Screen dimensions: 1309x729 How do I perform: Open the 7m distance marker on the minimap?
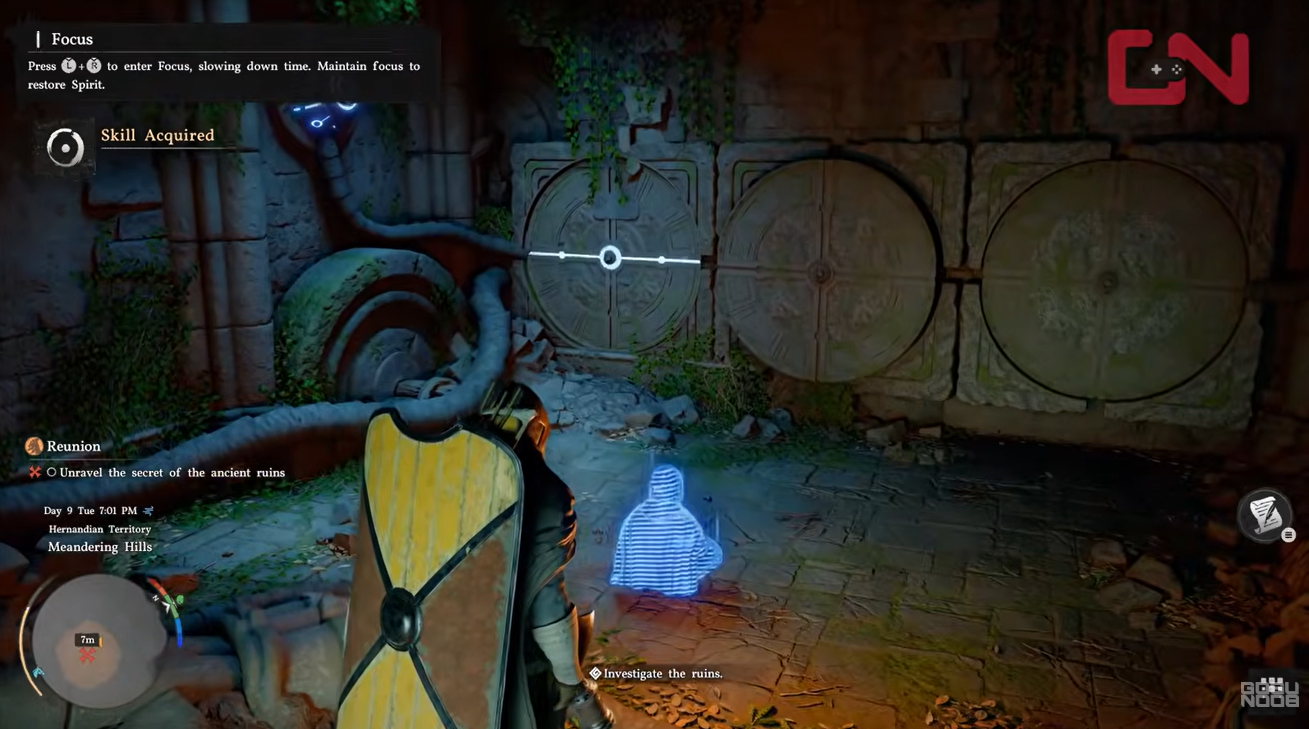tap(86, 640)
